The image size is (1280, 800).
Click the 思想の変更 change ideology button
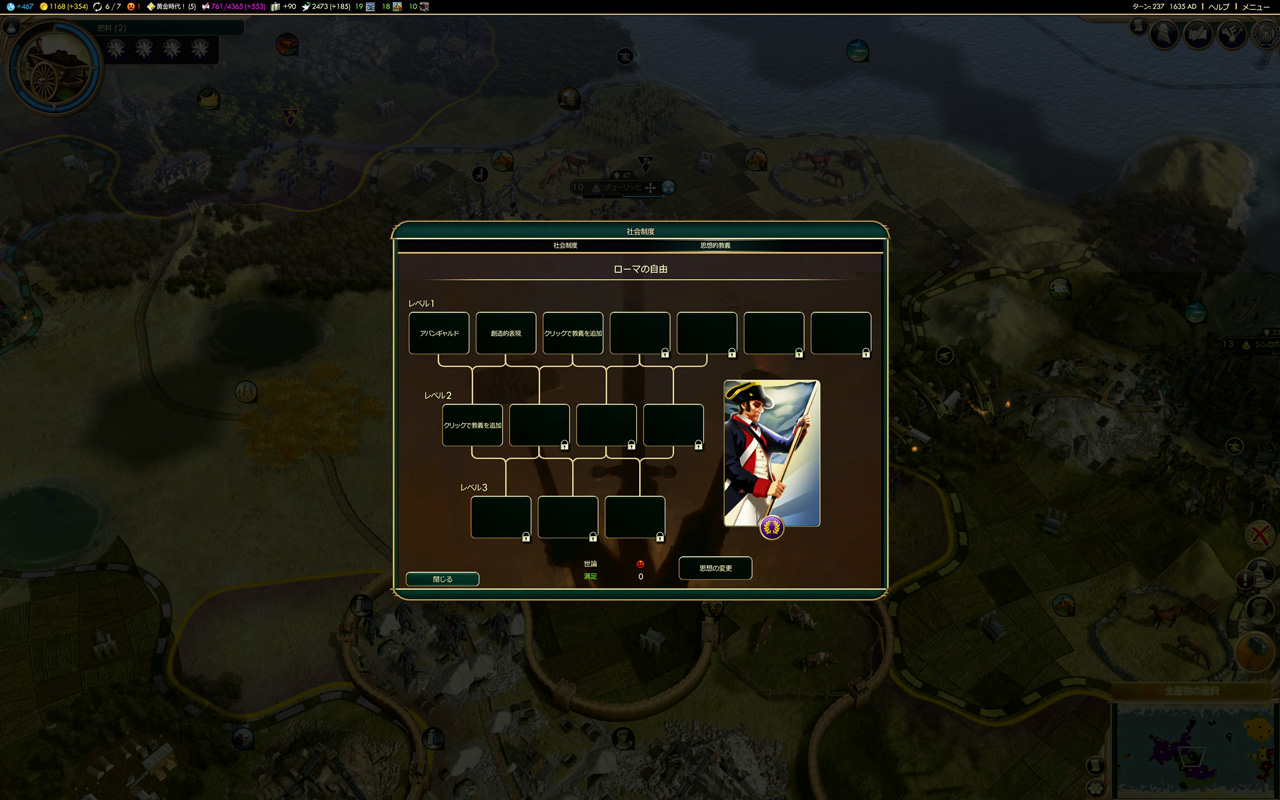pos(715,568)
